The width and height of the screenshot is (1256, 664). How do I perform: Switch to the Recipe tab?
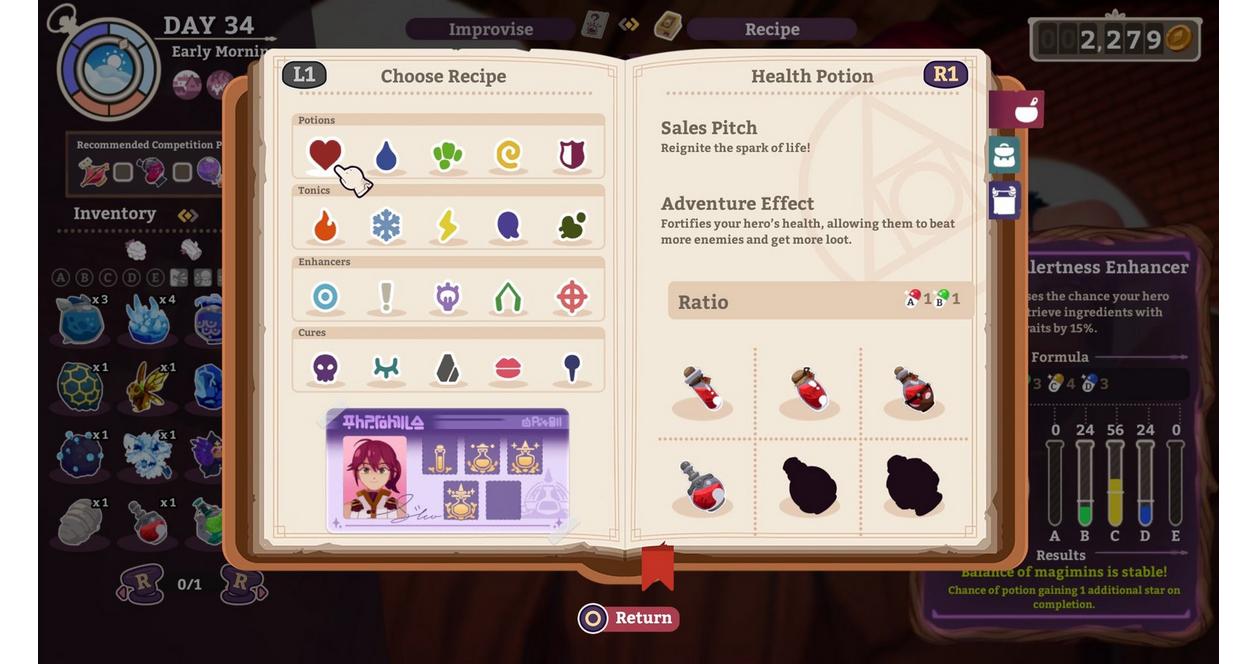(x=771, y=29)
